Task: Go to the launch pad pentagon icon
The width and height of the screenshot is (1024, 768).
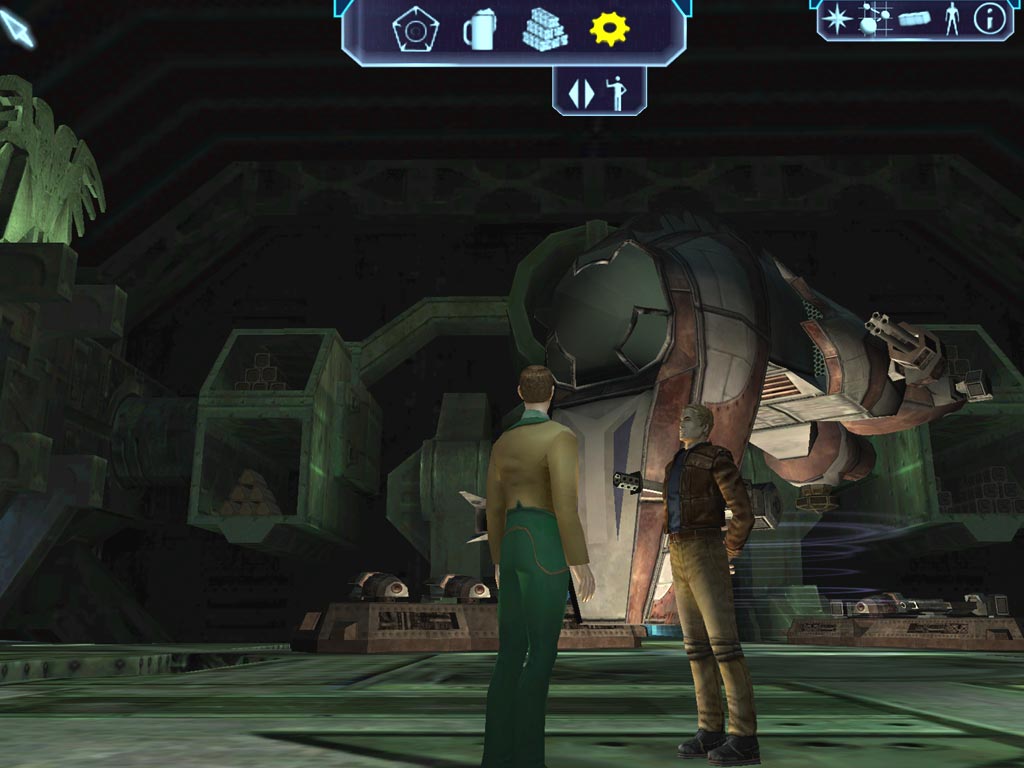Action: tap(414, 30)
